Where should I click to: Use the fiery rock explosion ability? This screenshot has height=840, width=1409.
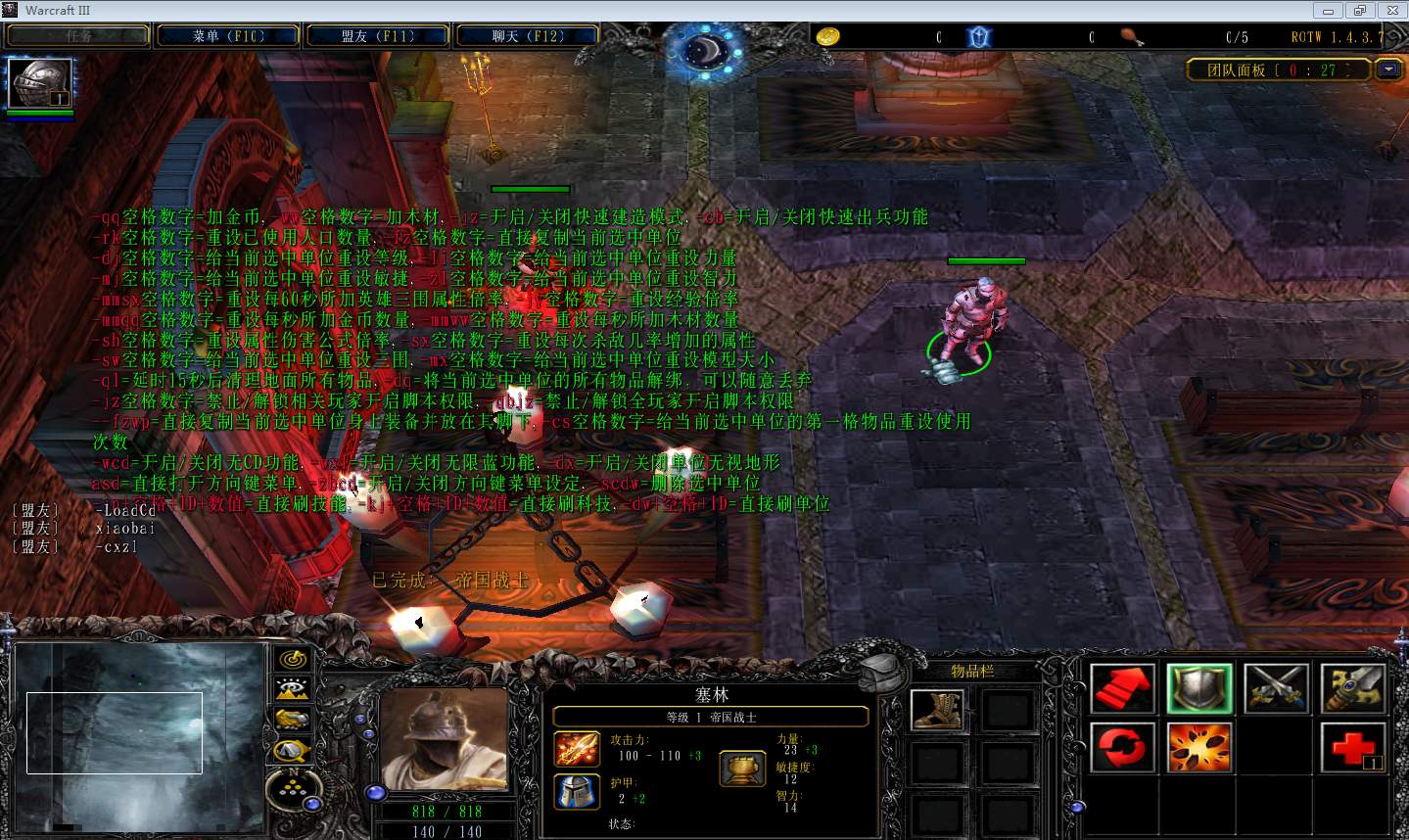(1199, 749)
